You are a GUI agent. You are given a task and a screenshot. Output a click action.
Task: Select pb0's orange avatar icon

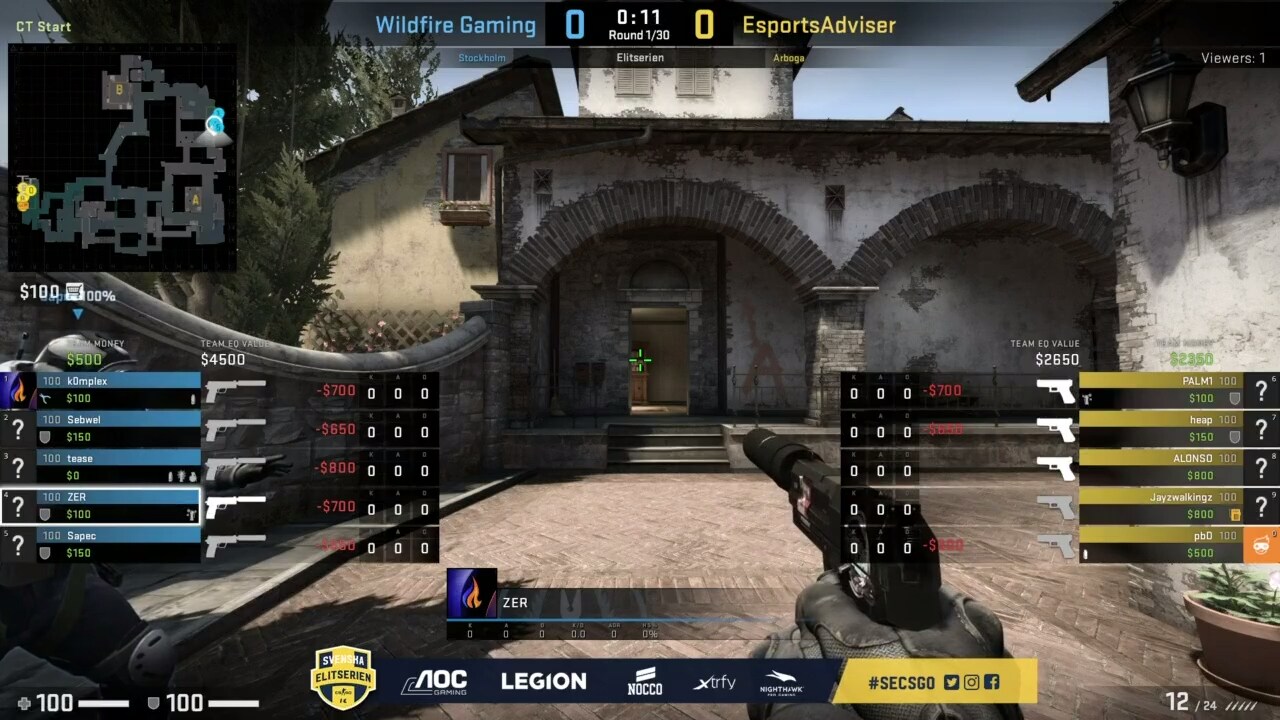coord(1262,544)
